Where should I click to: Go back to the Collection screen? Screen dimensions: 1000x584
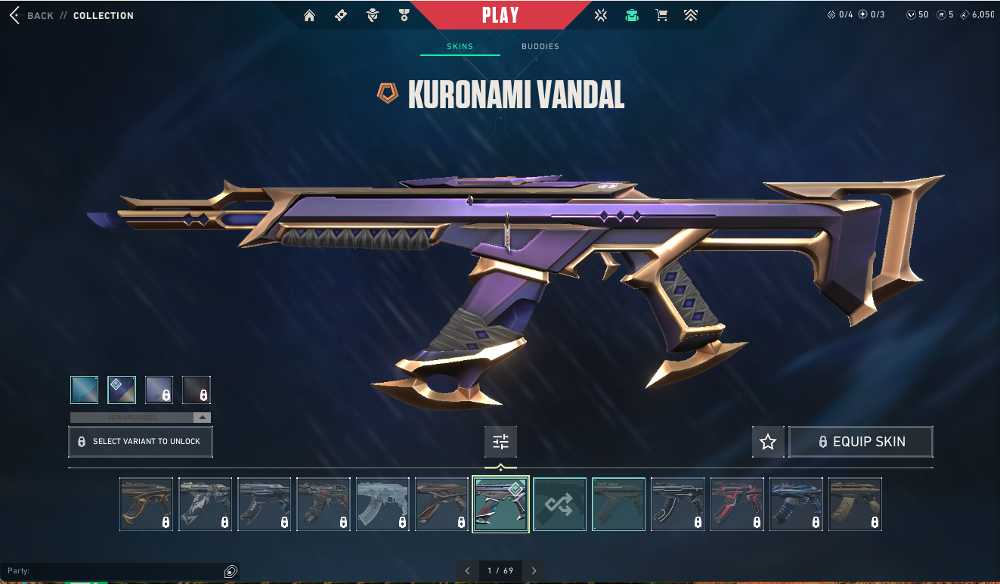point(32,16)
